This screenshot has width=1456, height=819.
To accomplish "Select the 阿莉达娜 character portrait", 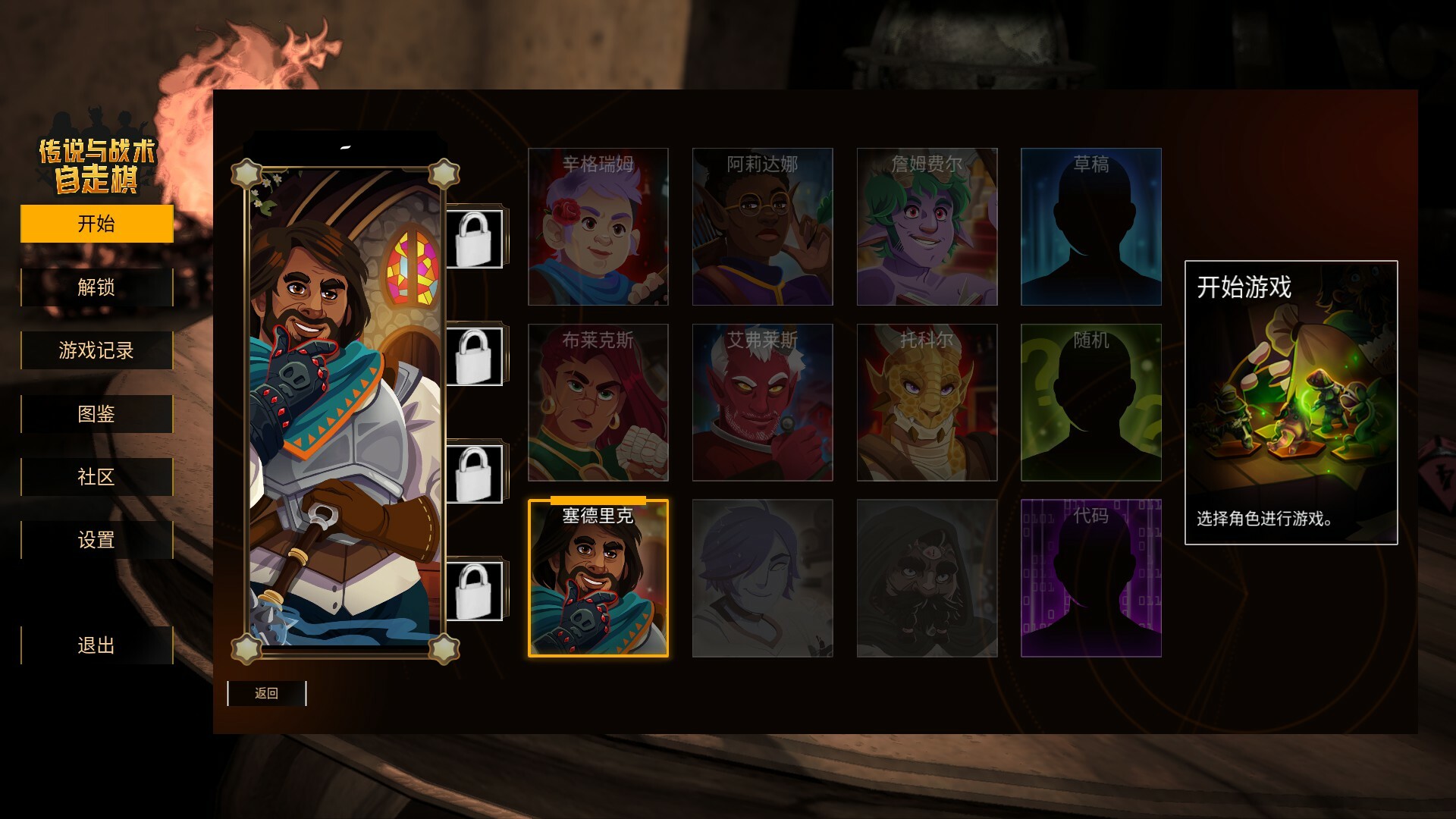I will pyautogui.click(x=762, y=226).
